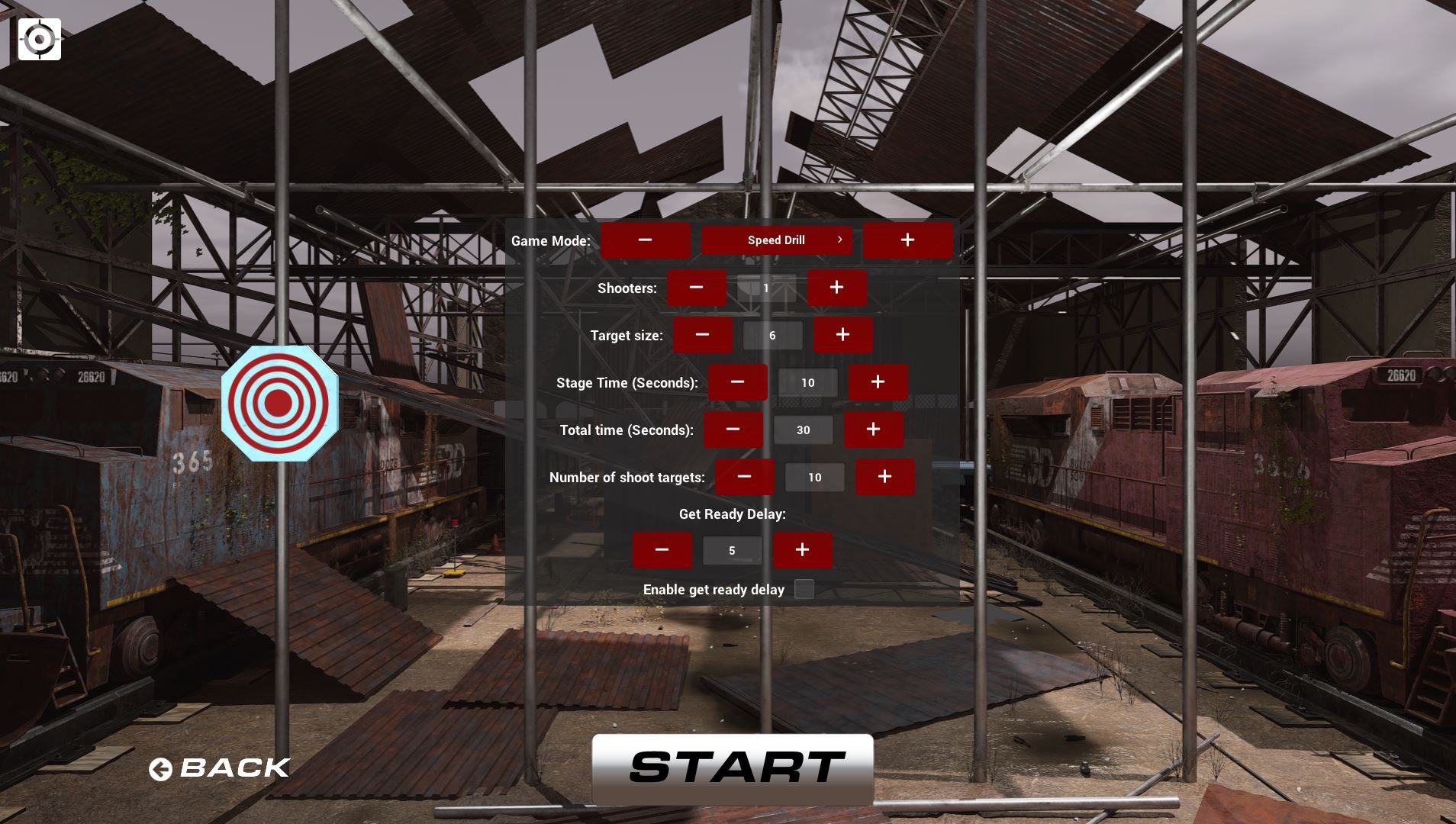Reduce the Number of shoot targets
The width and height of the screenshot is (1456, 824).
click(744, 477)
